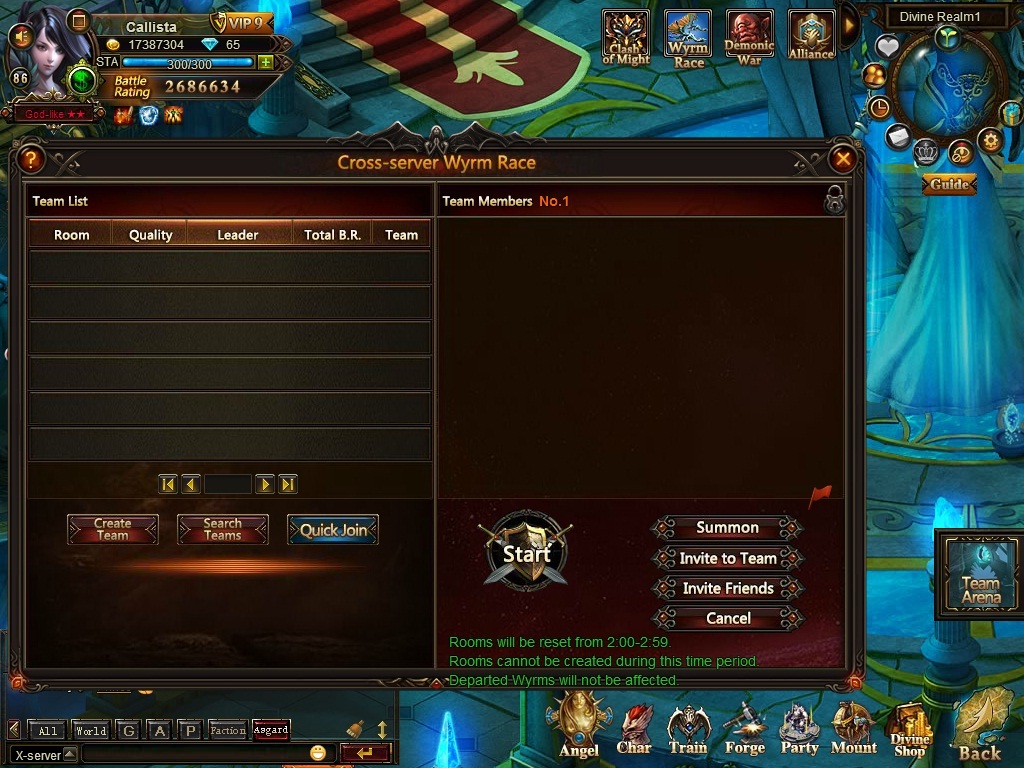The image size is (1024, 768).
Task: Open Search Teams
Action: point(222,530)
